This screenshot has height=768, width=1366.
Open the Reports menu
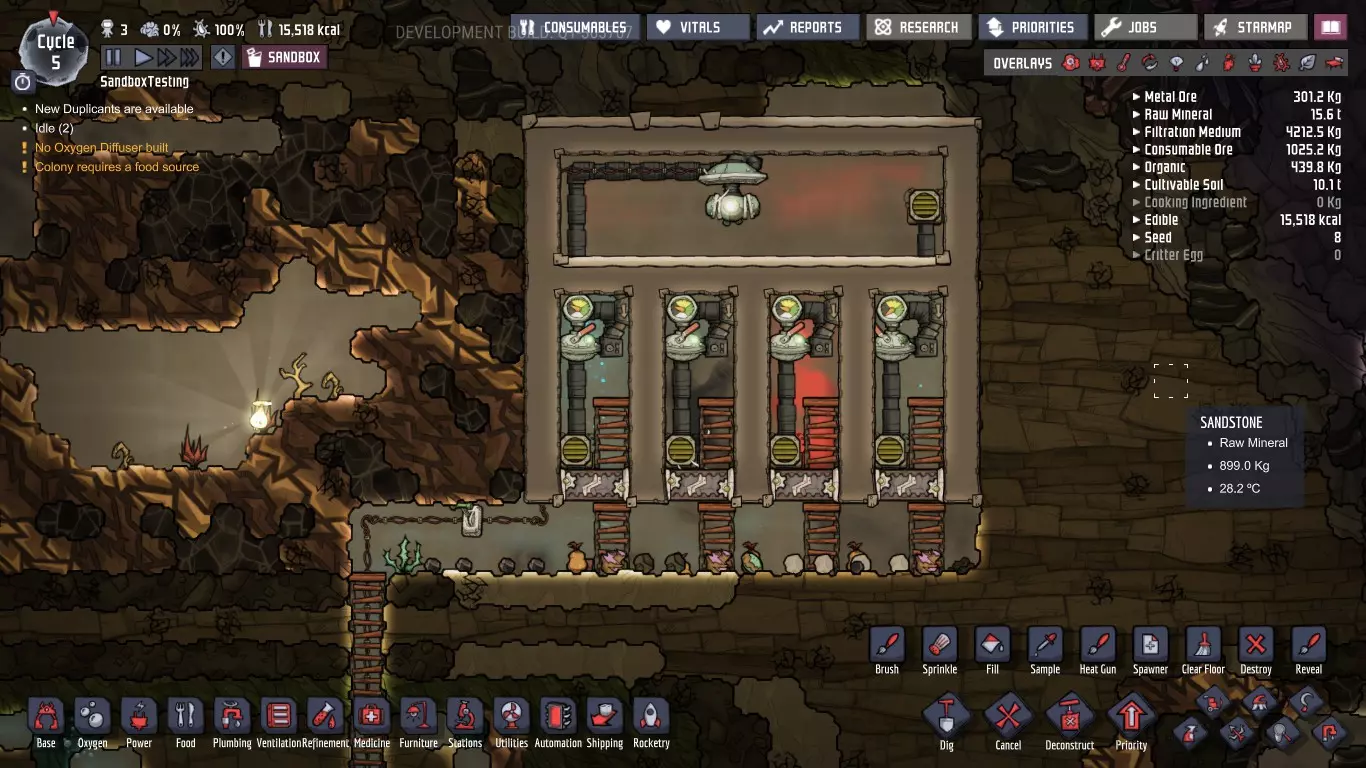[x=806, y=27]
